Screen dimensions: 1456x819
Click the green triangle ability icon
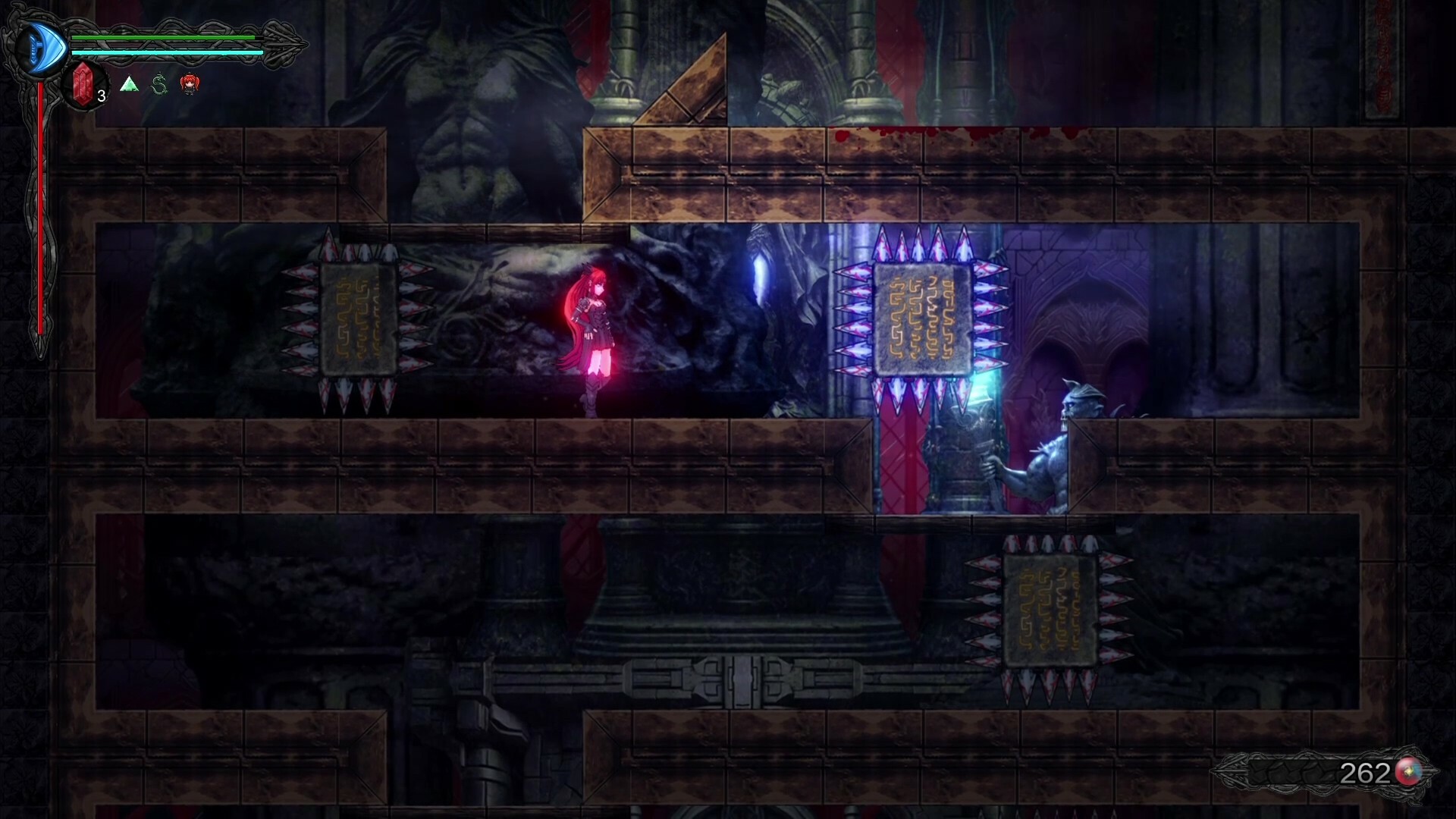click(x=129, y=85)
